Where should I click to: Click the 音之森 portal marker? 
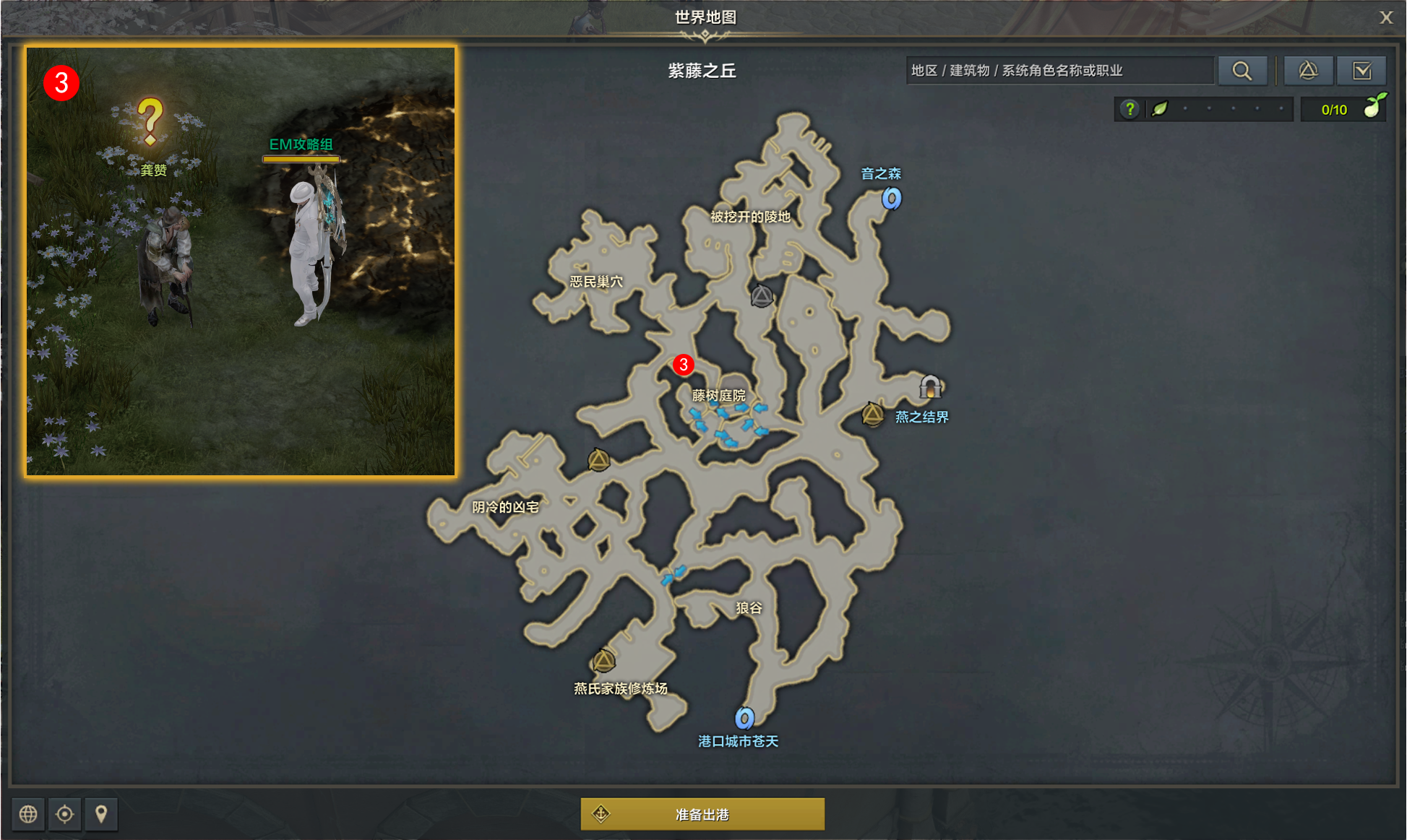(x=892, y=198)
